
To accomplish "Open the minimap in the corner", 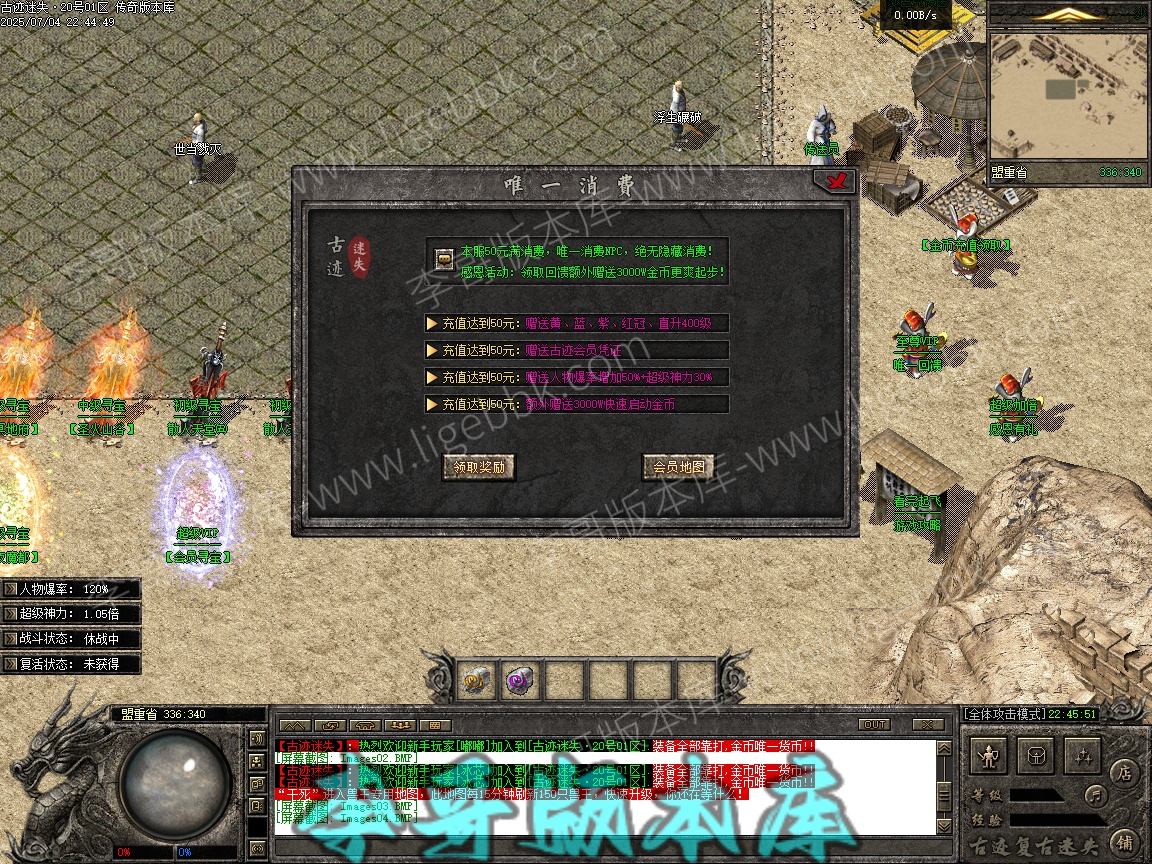I will point(1067,95).
